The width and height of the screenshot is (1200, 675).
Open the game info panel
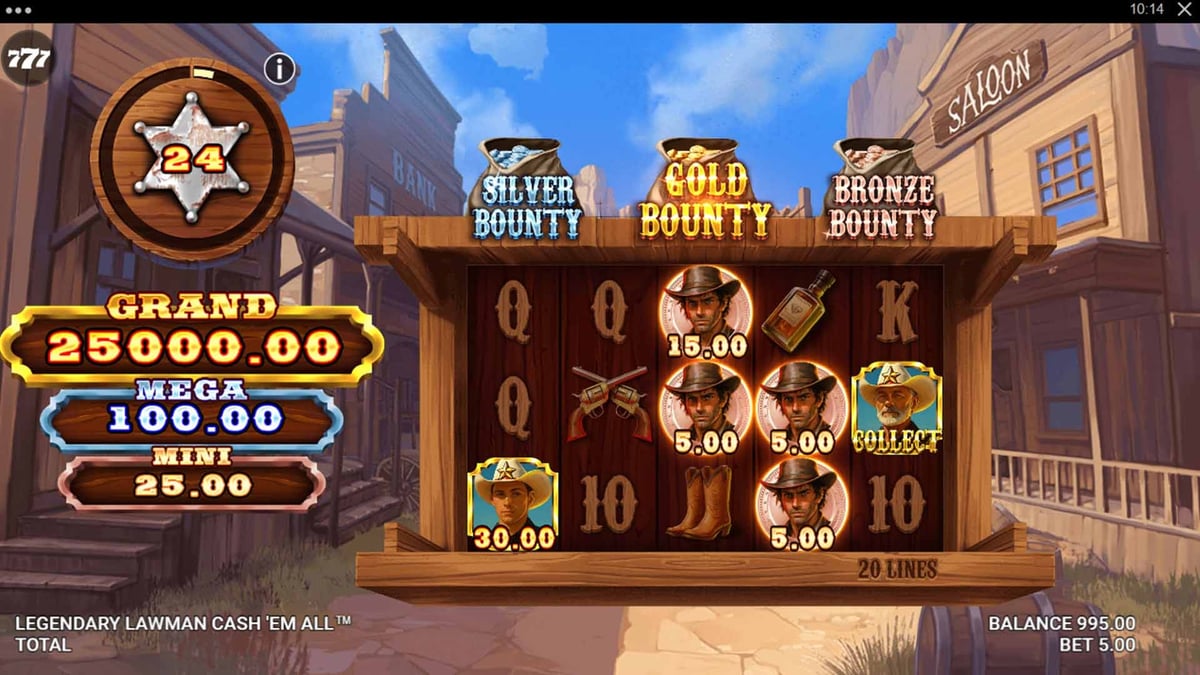coord(280,69)
